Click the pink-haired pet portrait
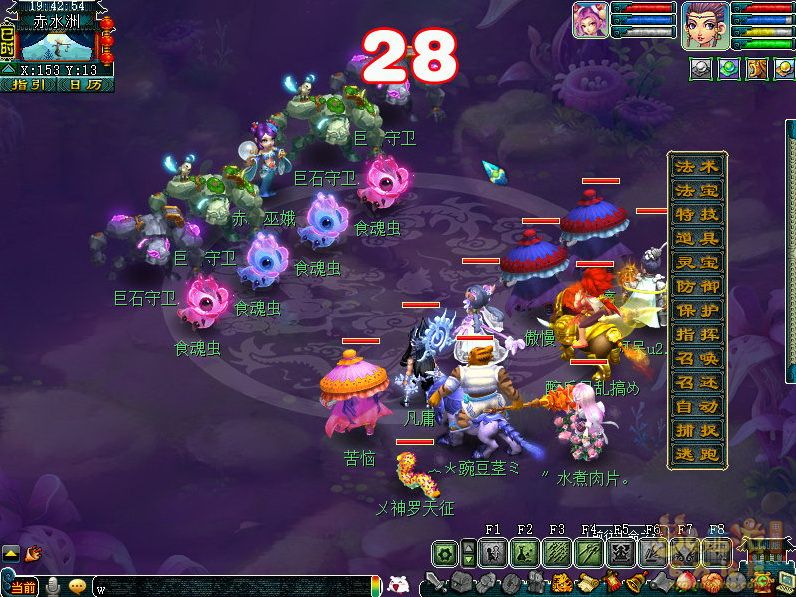 point(589,20)
